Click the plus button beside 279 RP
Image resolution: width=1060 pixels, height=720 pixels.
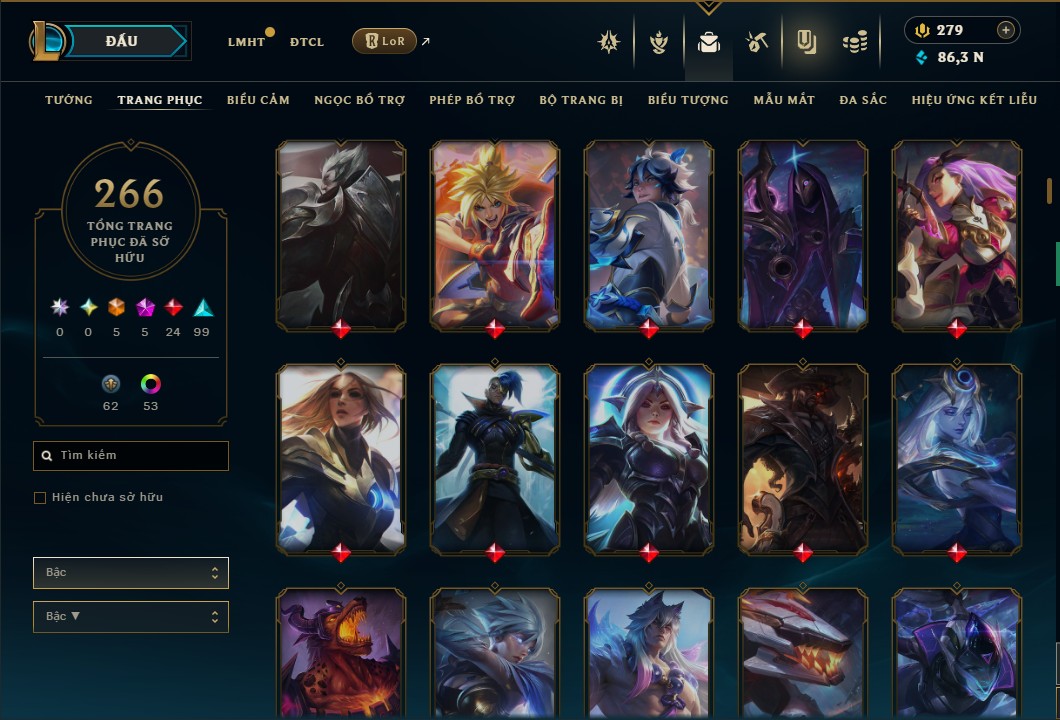point(1005,30)
